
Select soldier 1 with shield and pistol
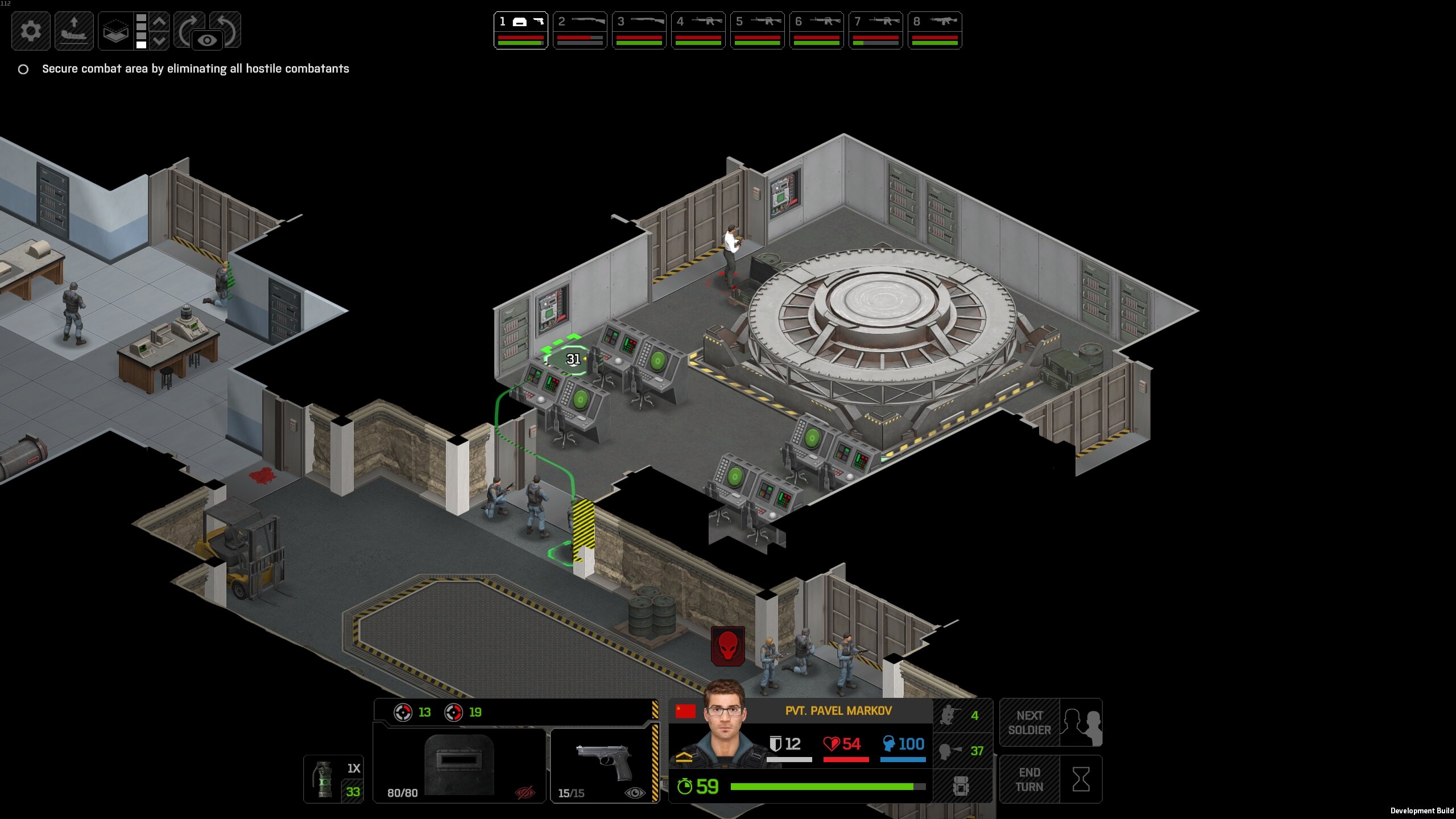click(x=520, y=30)
